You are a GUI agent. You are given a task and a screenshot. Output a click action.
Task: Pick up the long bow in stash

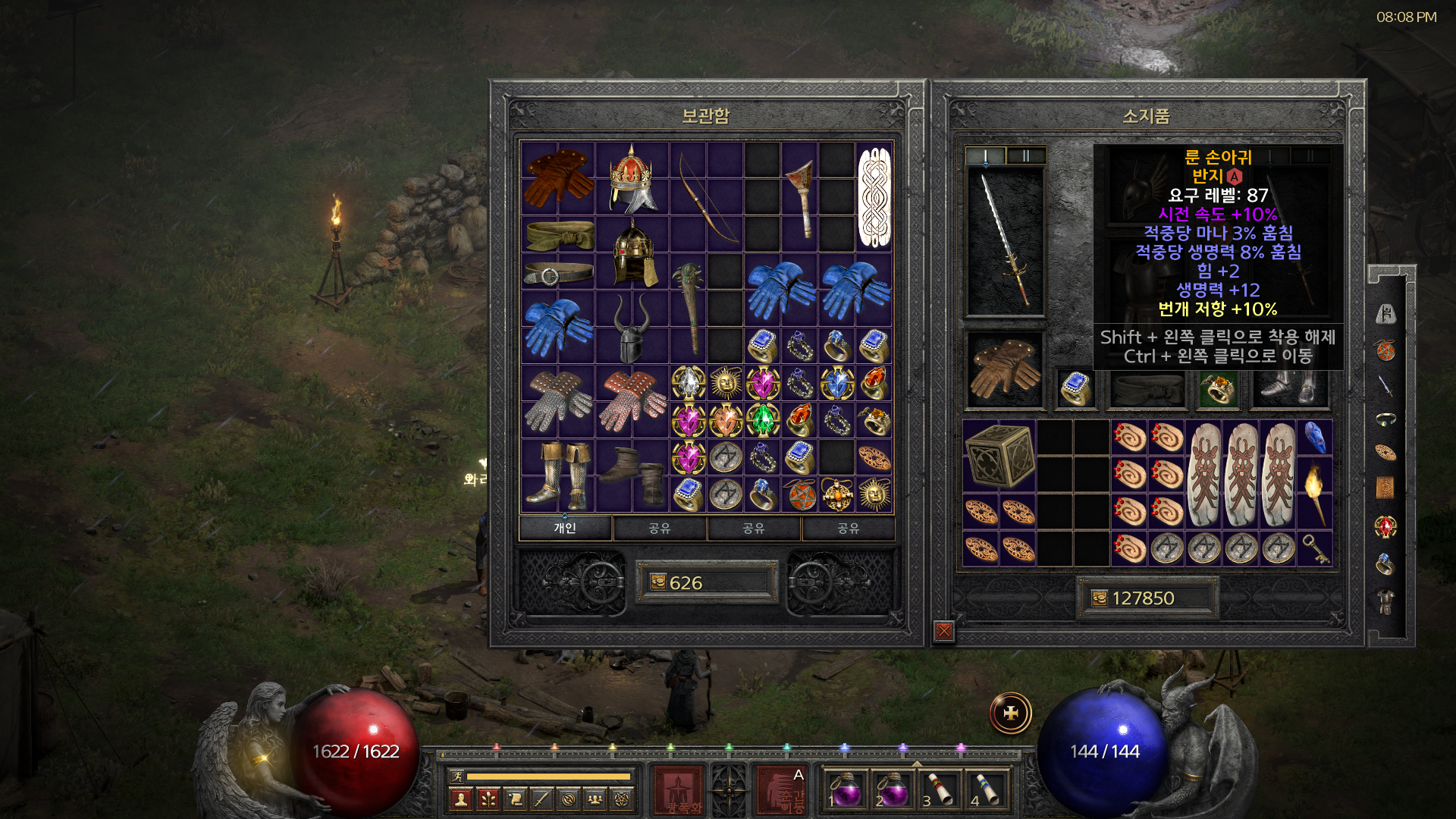(x=706, y=197)
